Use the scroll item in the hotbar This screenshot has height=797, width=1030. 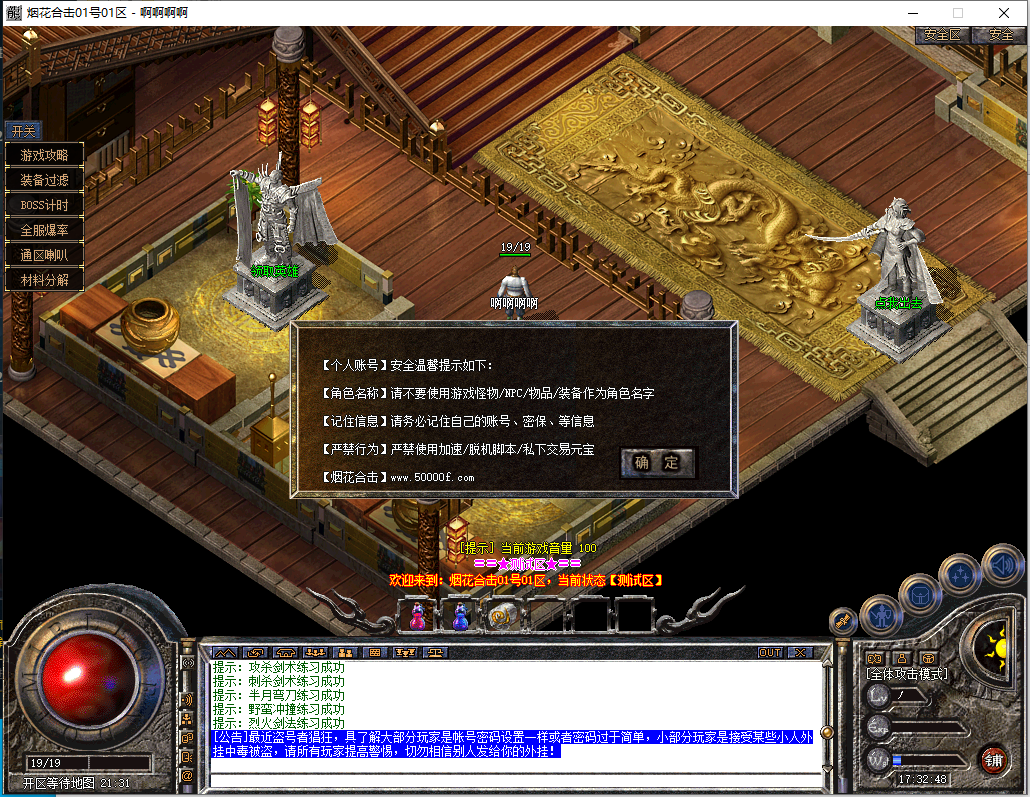point(501,616)
